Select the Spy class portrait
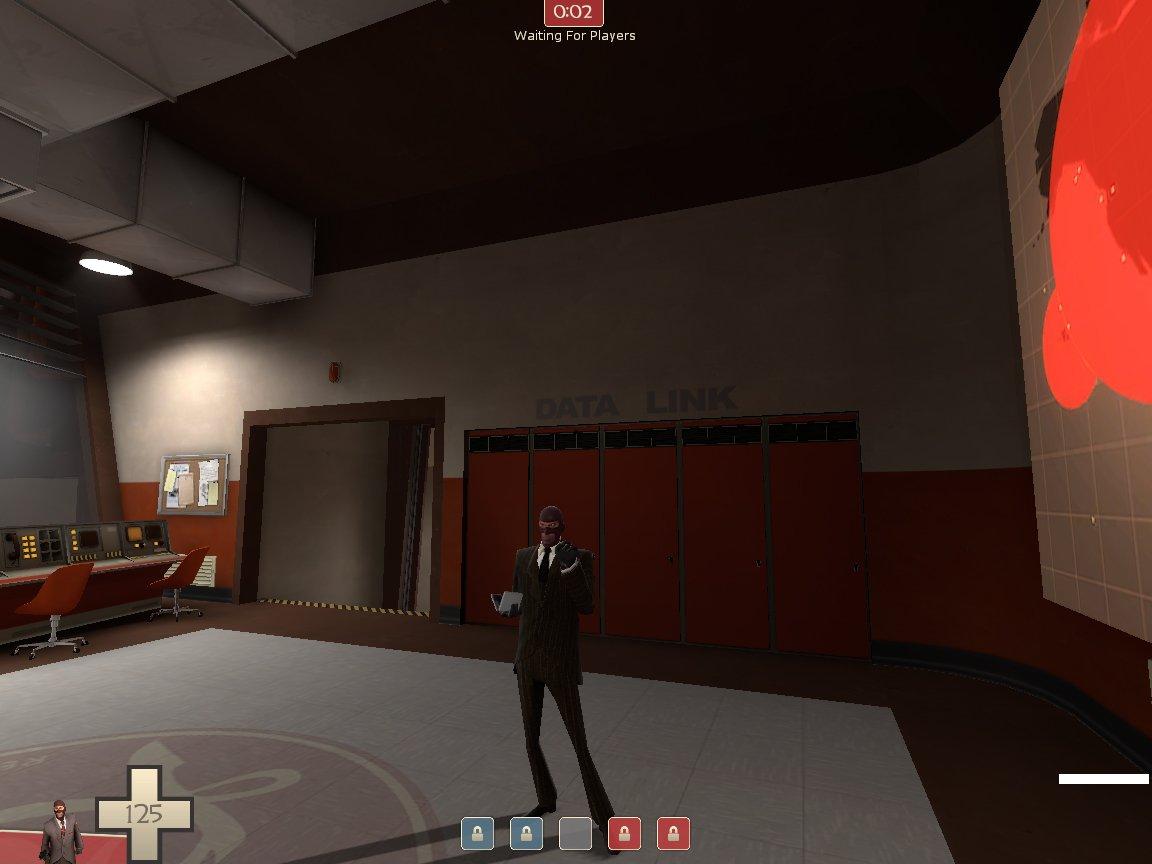 [62, 831]
